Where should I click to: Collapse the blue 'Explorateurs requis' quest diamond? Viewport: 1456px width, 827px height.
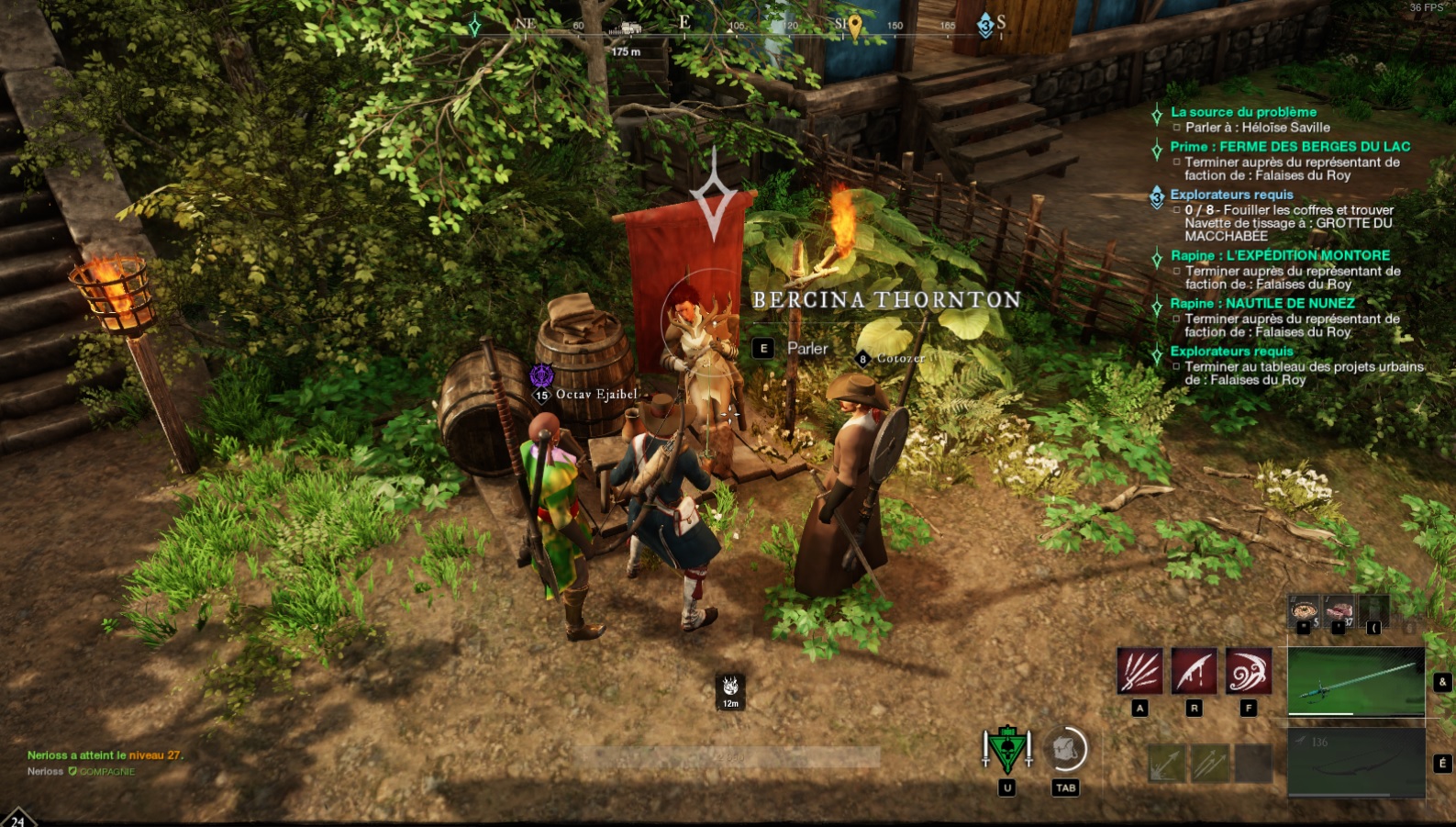pyautogui.click(x=1158, y=195)
